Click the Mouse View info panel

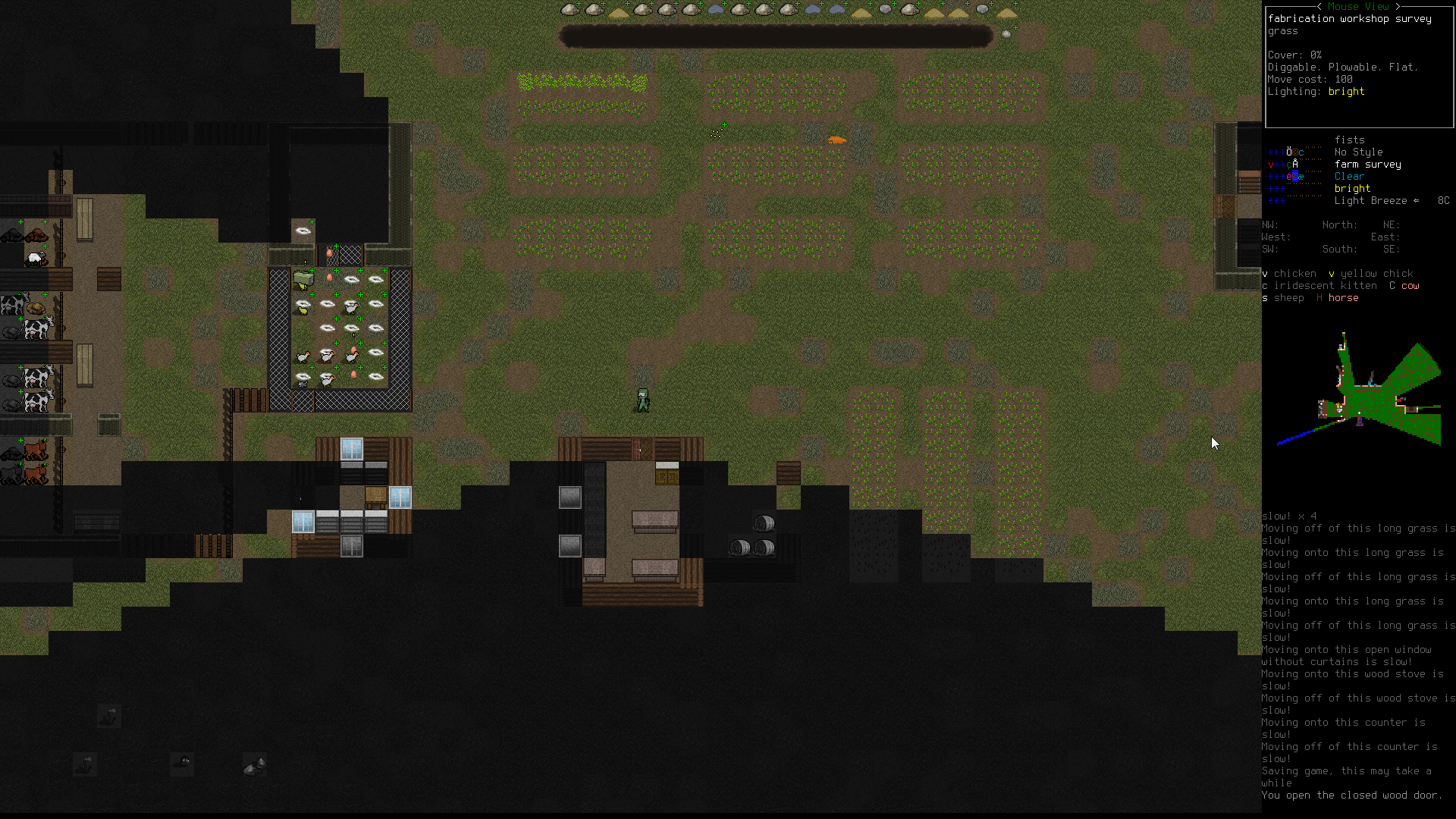tap(1359, 67)
